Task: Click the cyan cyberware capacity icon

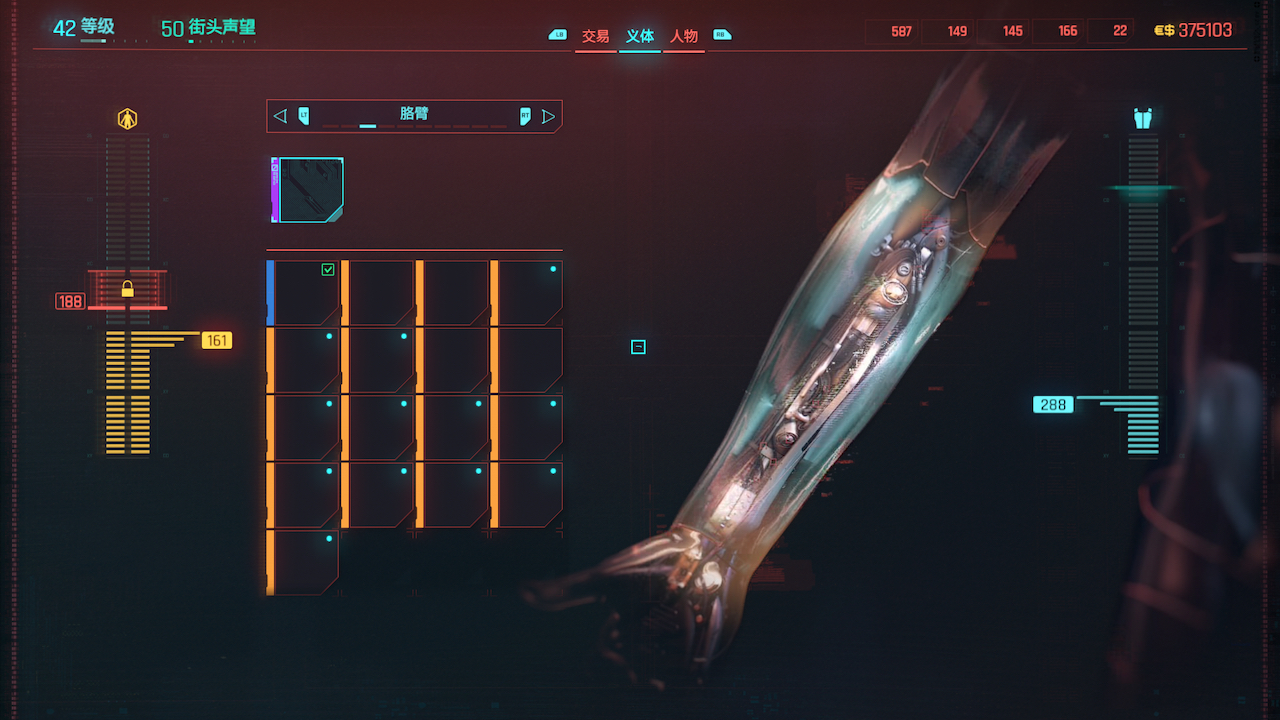Action: pyautogui.click(x=1143, y=119)
